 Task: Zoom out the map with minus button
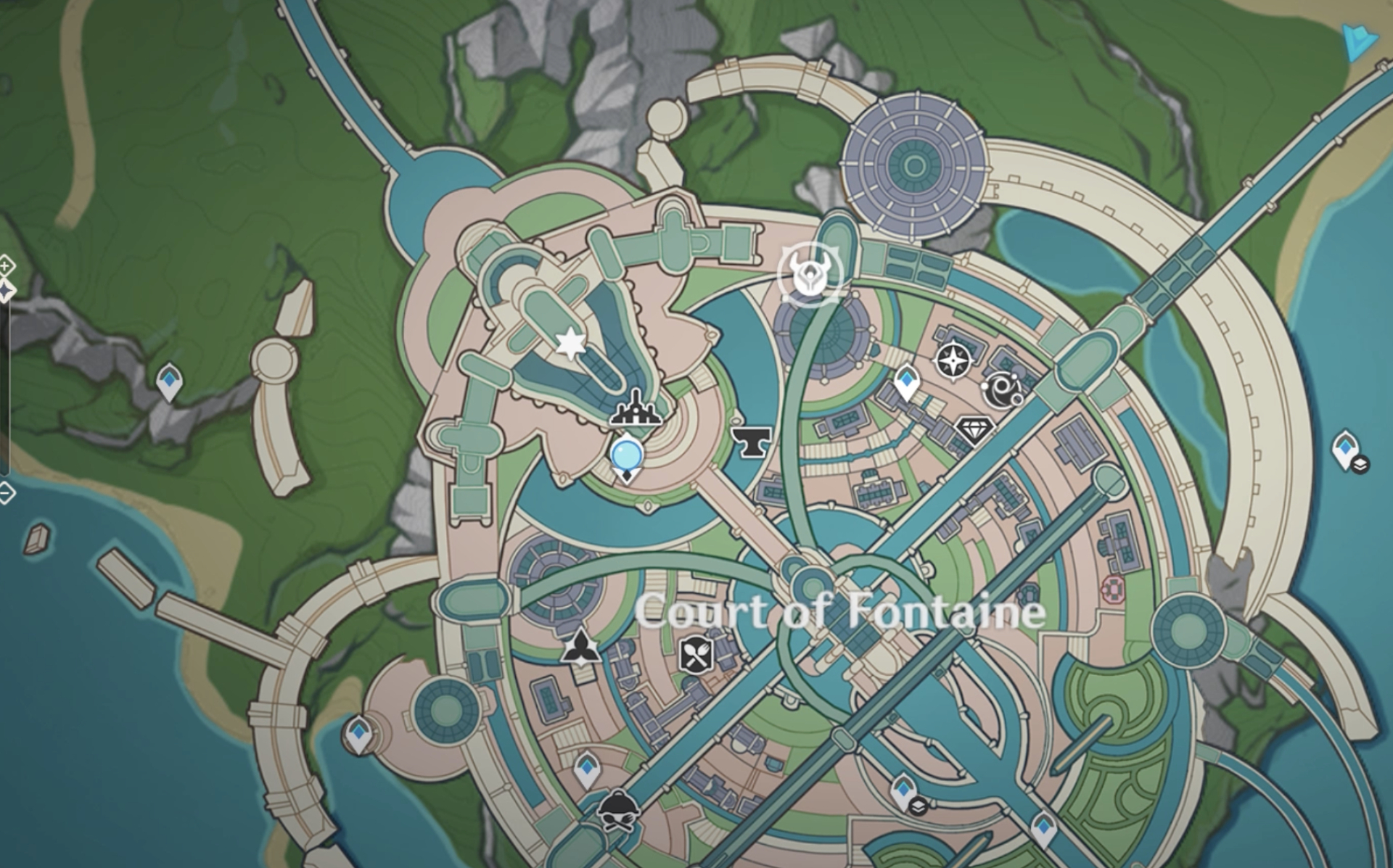(x=6, y=493)
